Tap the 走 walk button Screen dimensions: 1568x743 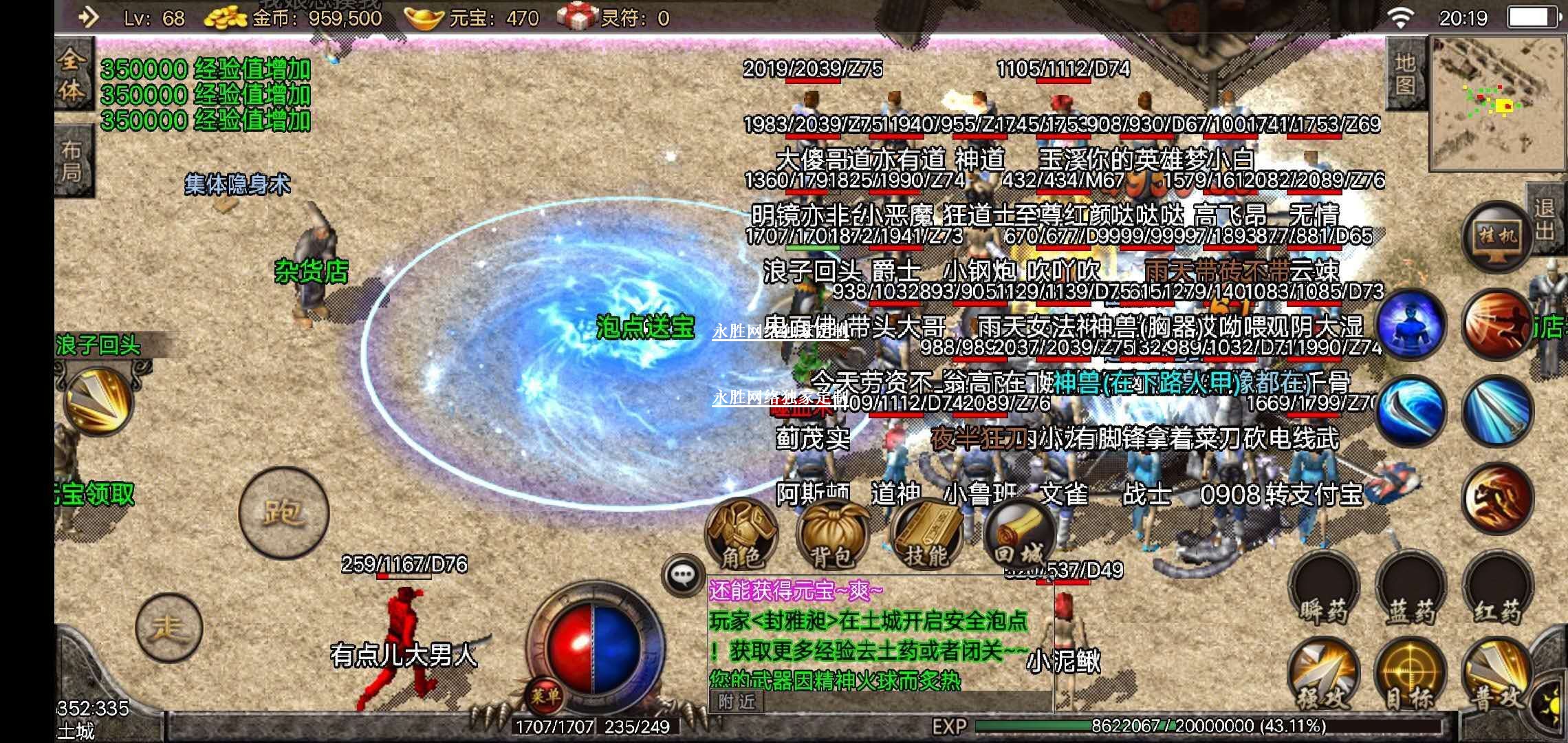[x=169, y=627]
